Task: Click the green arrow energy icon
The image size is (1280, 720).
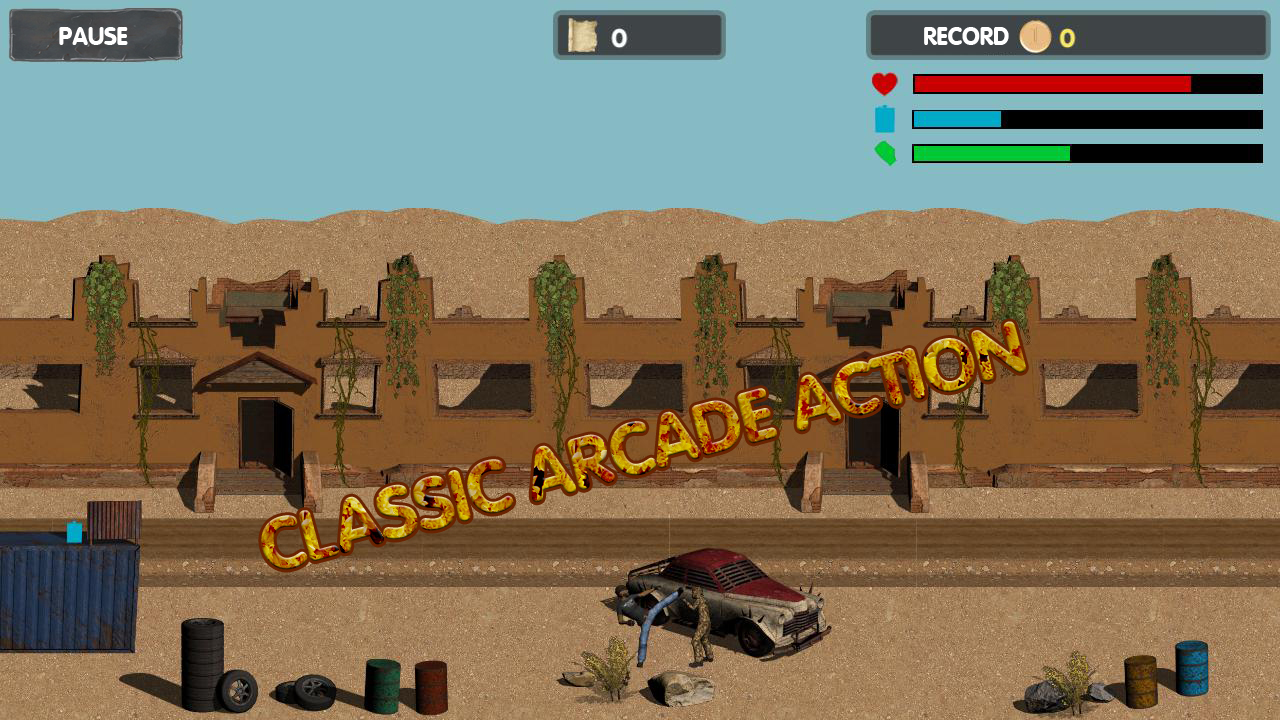Action: (884, 154)
